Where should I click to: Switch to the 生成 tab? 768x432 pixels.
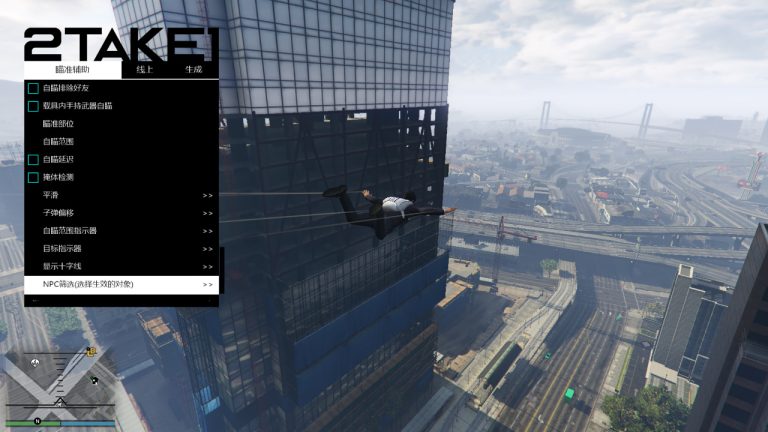point(193,70)
